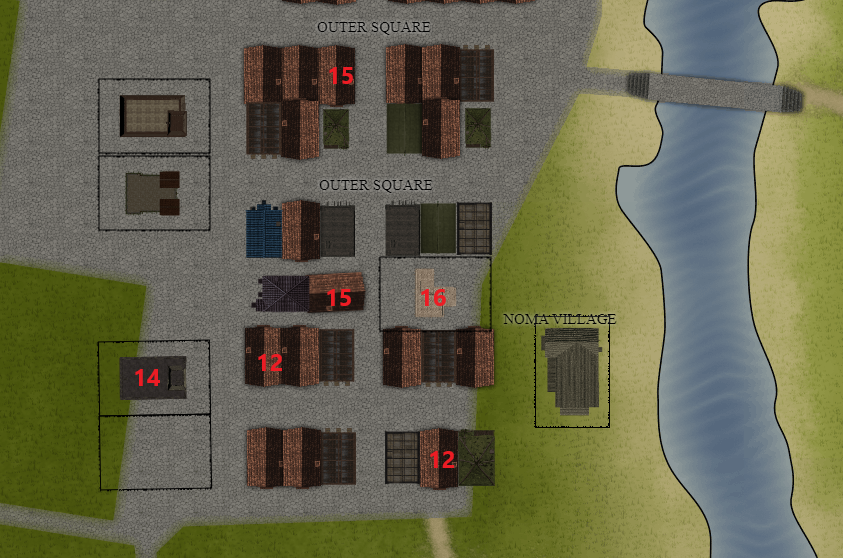Select the map marker numbered 14
The image size is (843, 558).
coord(147,378)
